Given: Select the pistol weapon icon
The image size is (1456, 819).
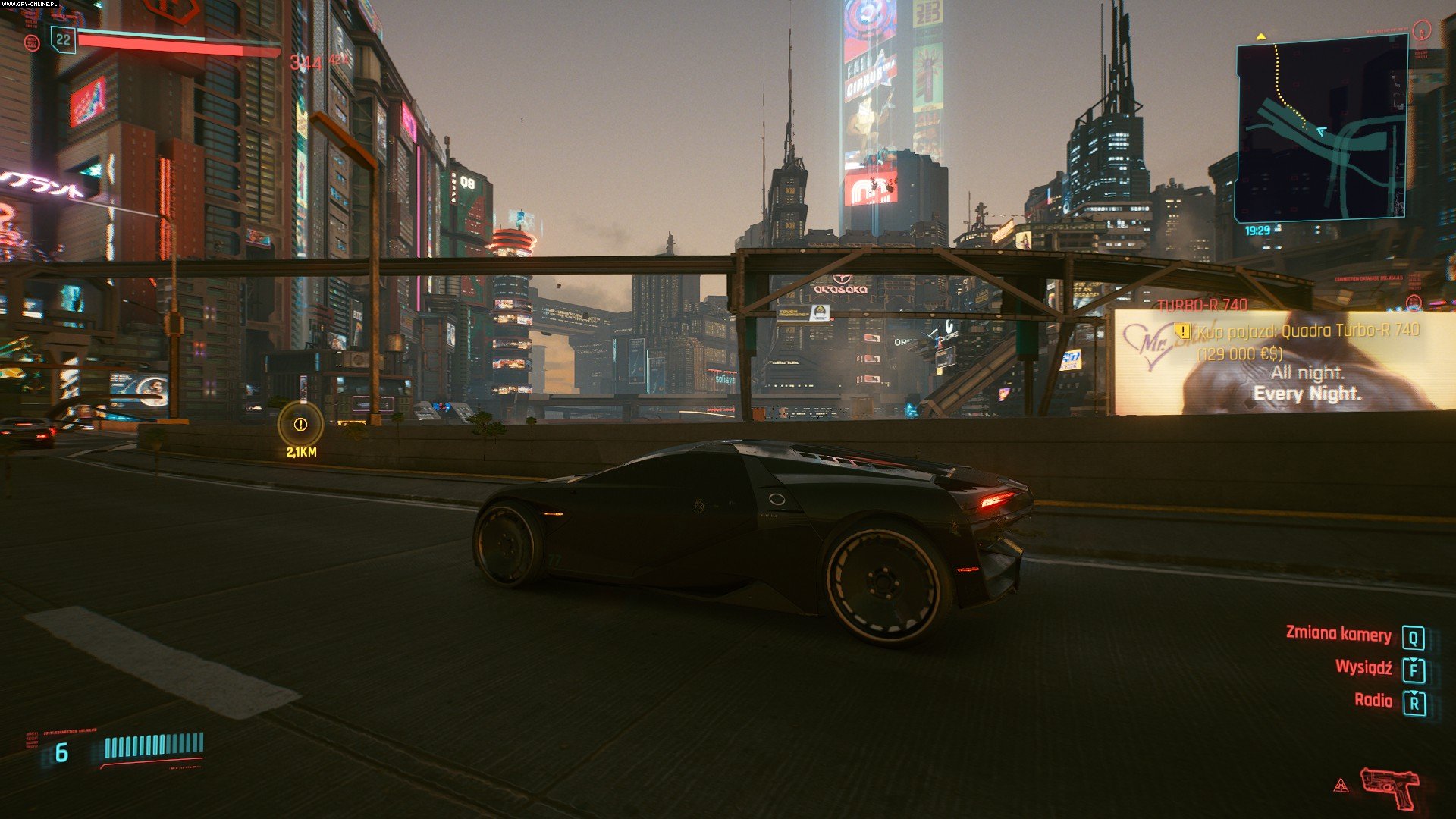Looking at the screenshot, I should click(1390, 786).
